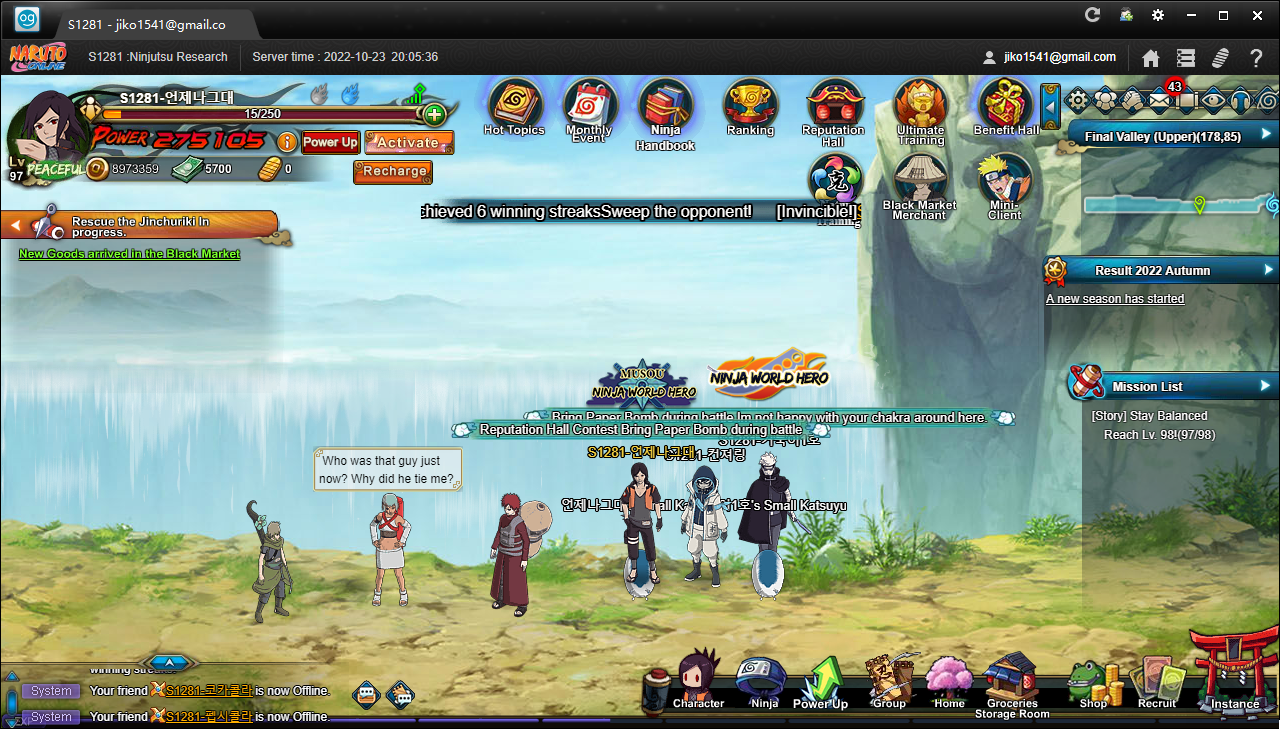Viewport: 1280px width, 729px height.
Task: Open the Recharge button
Action: 394,171
